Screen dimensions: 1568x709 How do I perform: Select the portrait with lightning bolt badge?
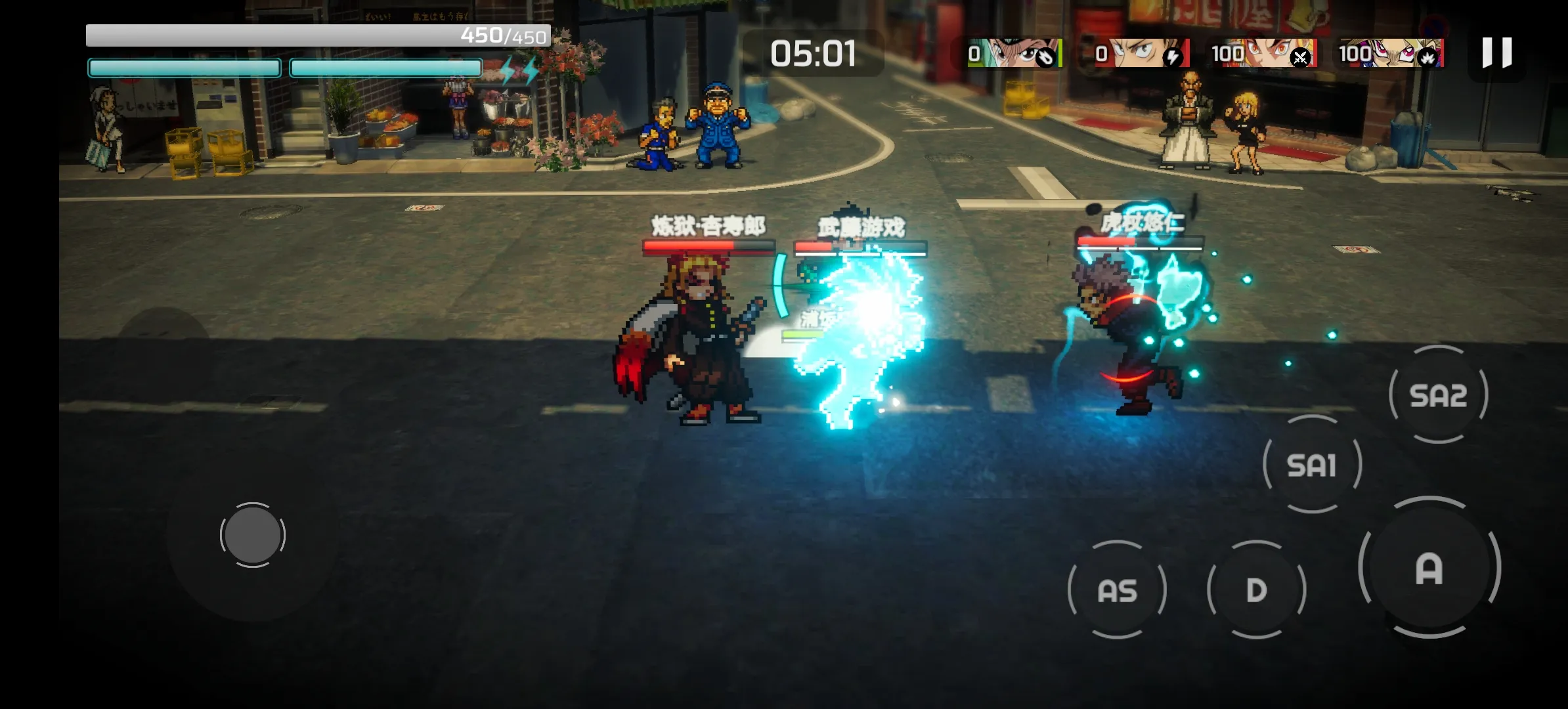(1143, 53)
